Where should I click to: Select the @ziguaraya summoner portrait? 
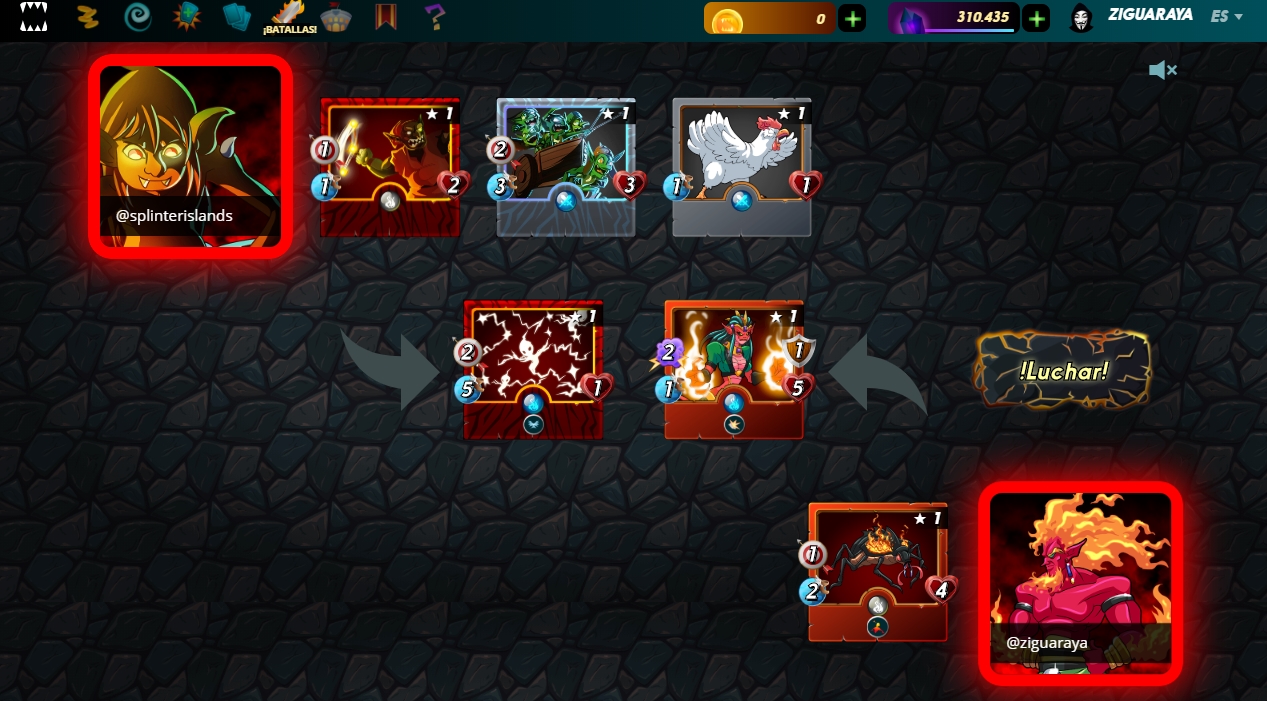(1080, 583)
